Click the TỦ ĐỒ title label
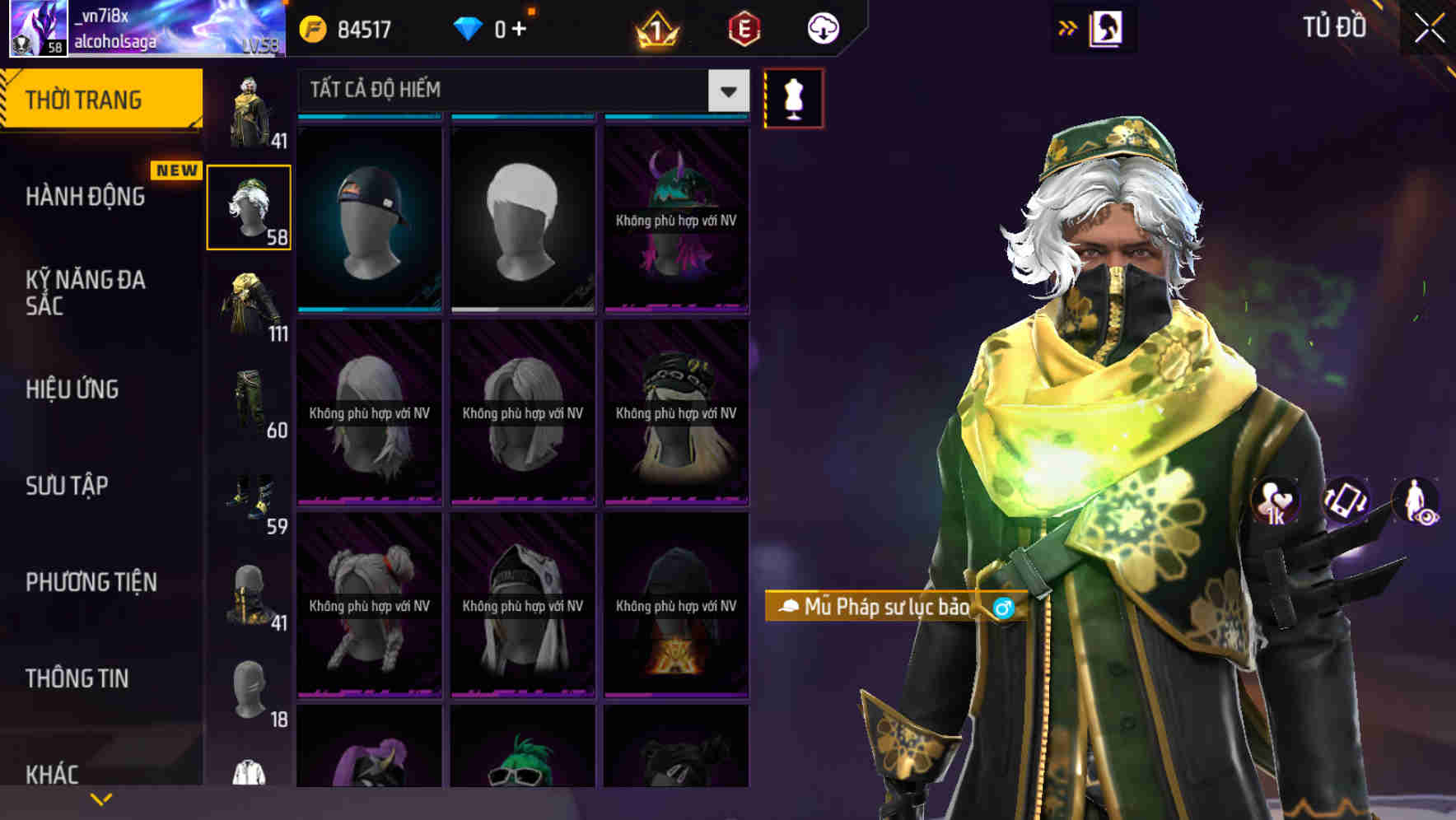Screen dimensions: 1456x820 point(1336,26)
